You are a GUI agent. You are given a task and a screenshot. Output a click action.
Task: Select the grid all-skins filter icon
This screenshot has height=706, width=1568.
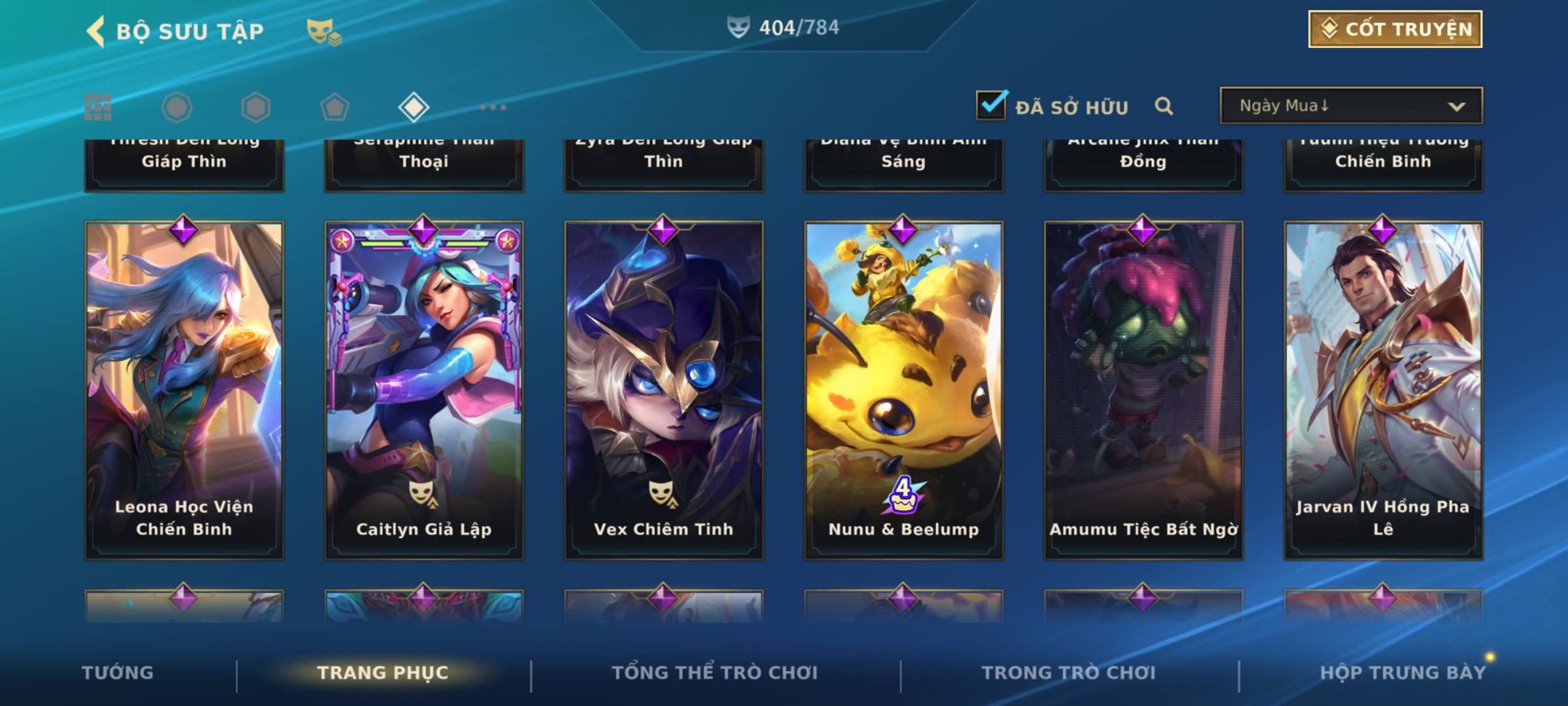98,107
